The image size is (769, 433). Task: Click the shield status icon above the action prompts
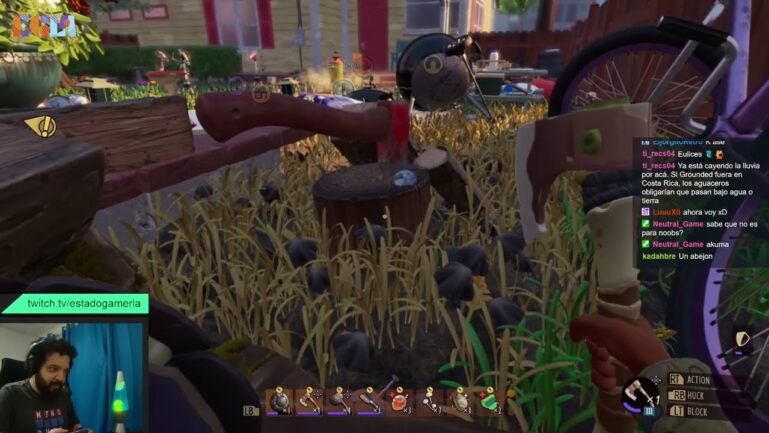[743, 339]
